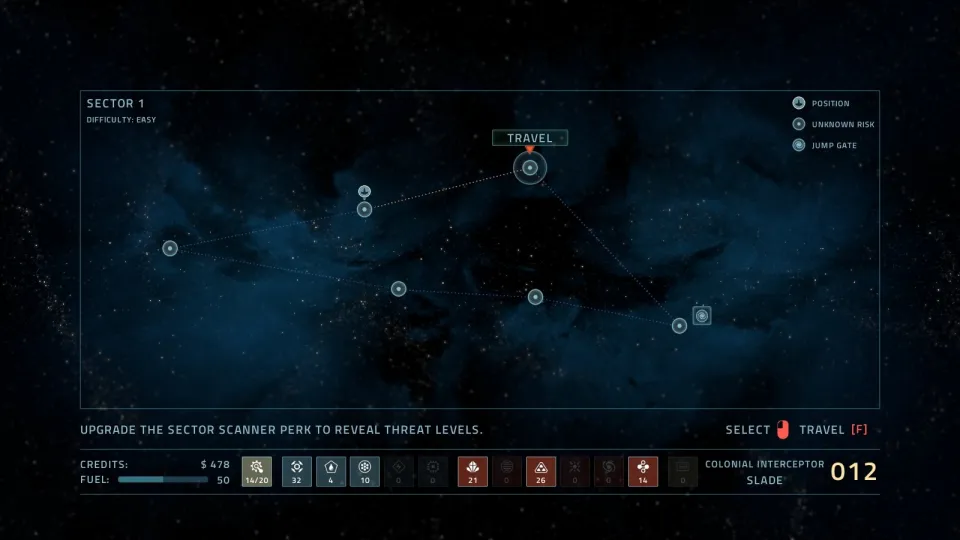Screen dimensions: 960x540
Task: Click the TRAVEL button above the selected node
Action: click(x=530, y=138)
